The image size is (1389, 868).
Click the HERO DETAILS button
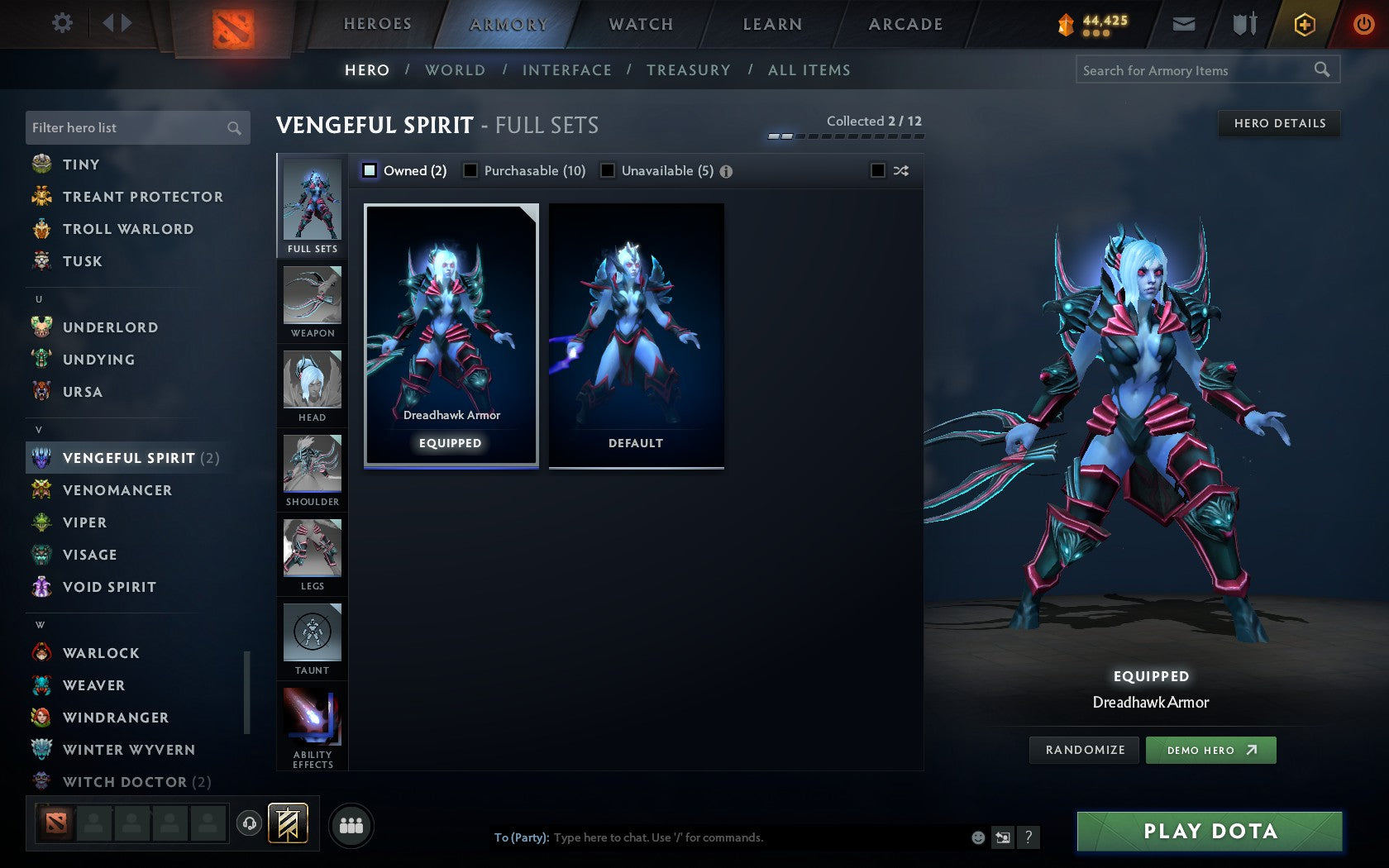(1279, 123)
